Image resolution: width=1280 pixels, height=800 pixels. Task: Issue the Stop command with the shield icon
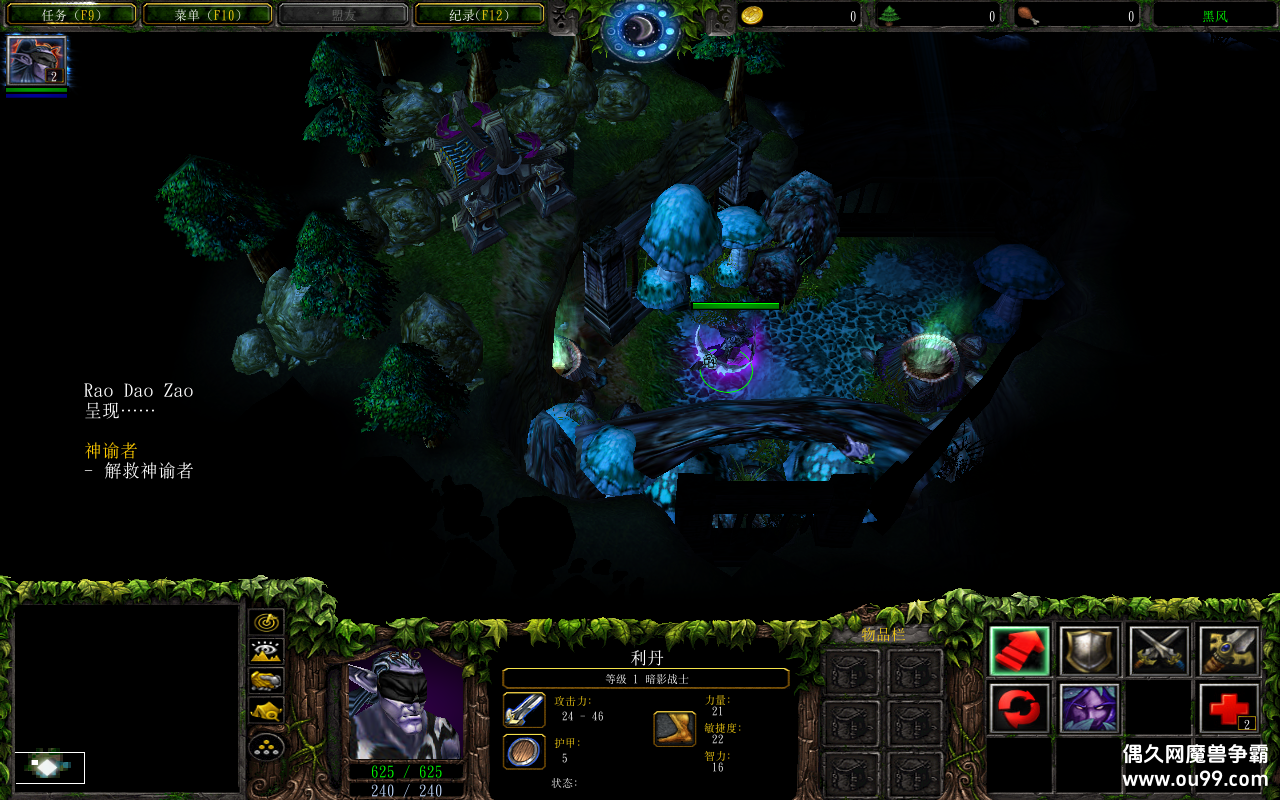[x=1089, y=651]
